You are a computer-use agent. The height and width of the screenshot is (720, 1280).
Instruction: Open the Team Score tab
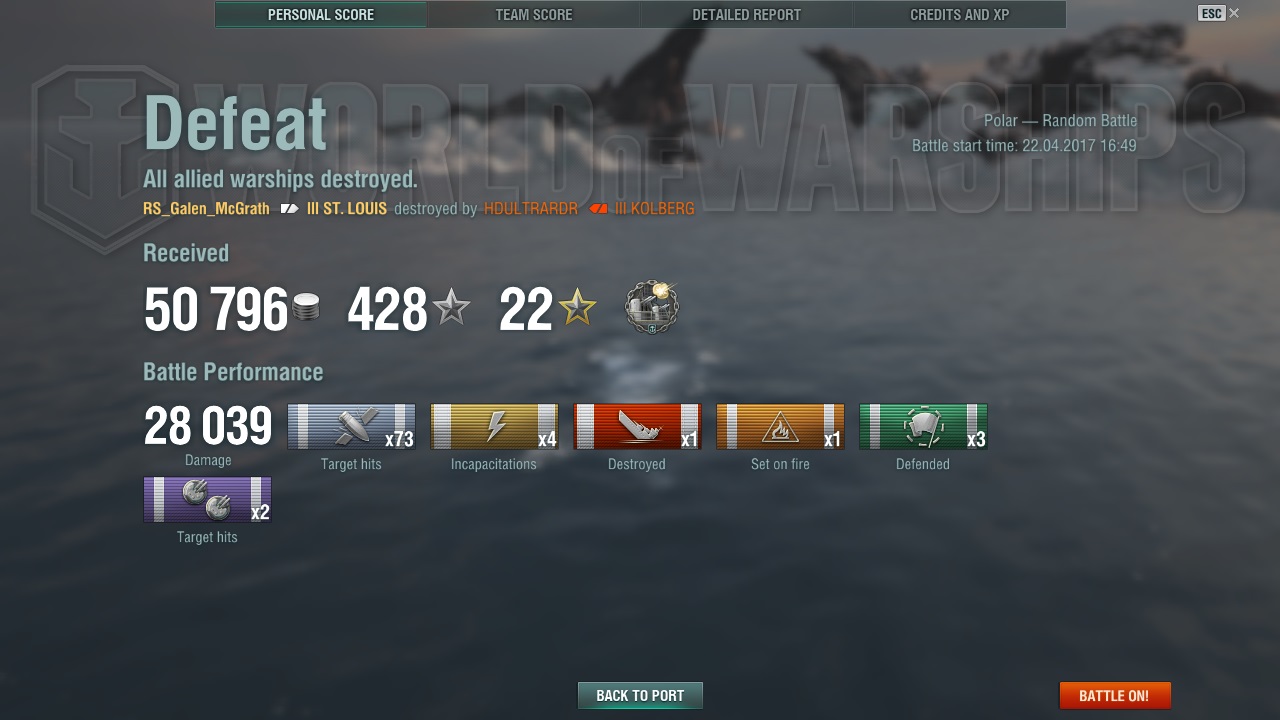coord(534,15)
